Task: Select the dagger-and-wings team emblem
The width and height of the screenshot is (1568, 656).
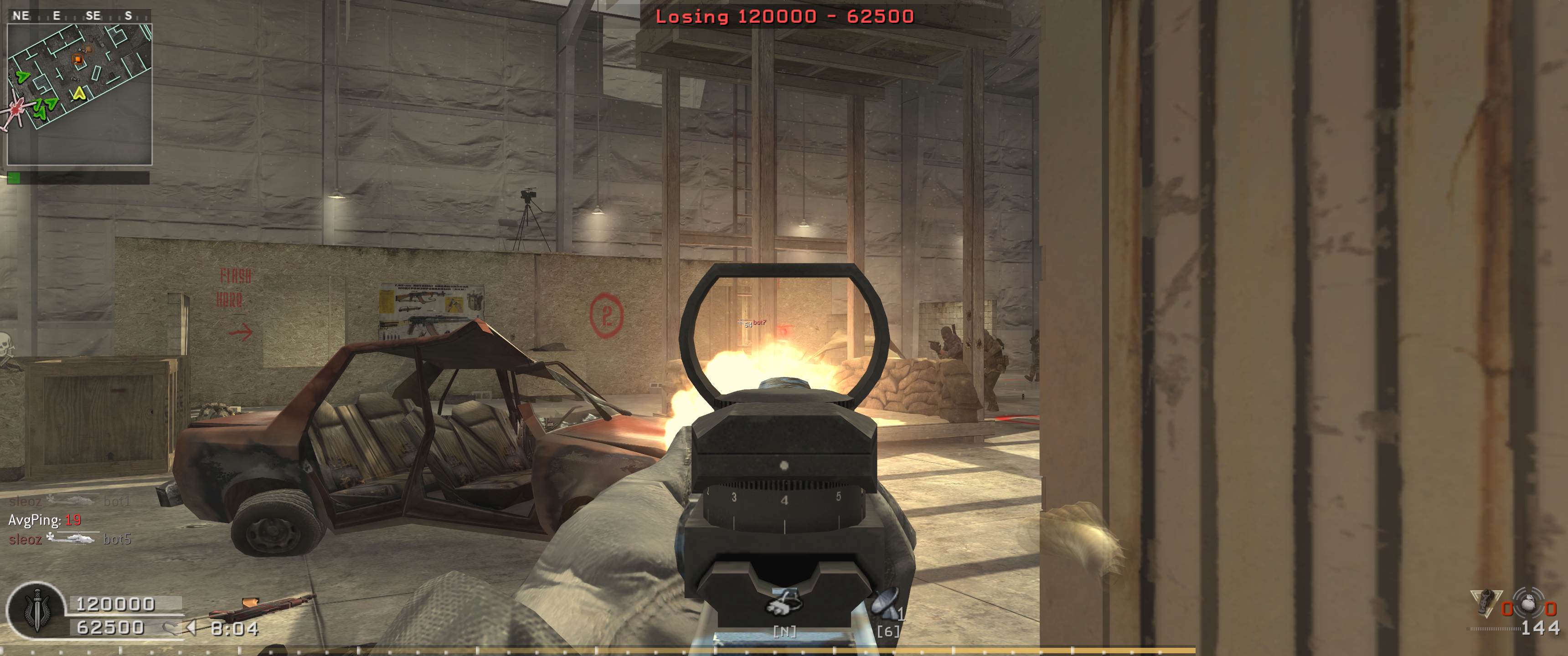Action: click(x=34, y=610)
